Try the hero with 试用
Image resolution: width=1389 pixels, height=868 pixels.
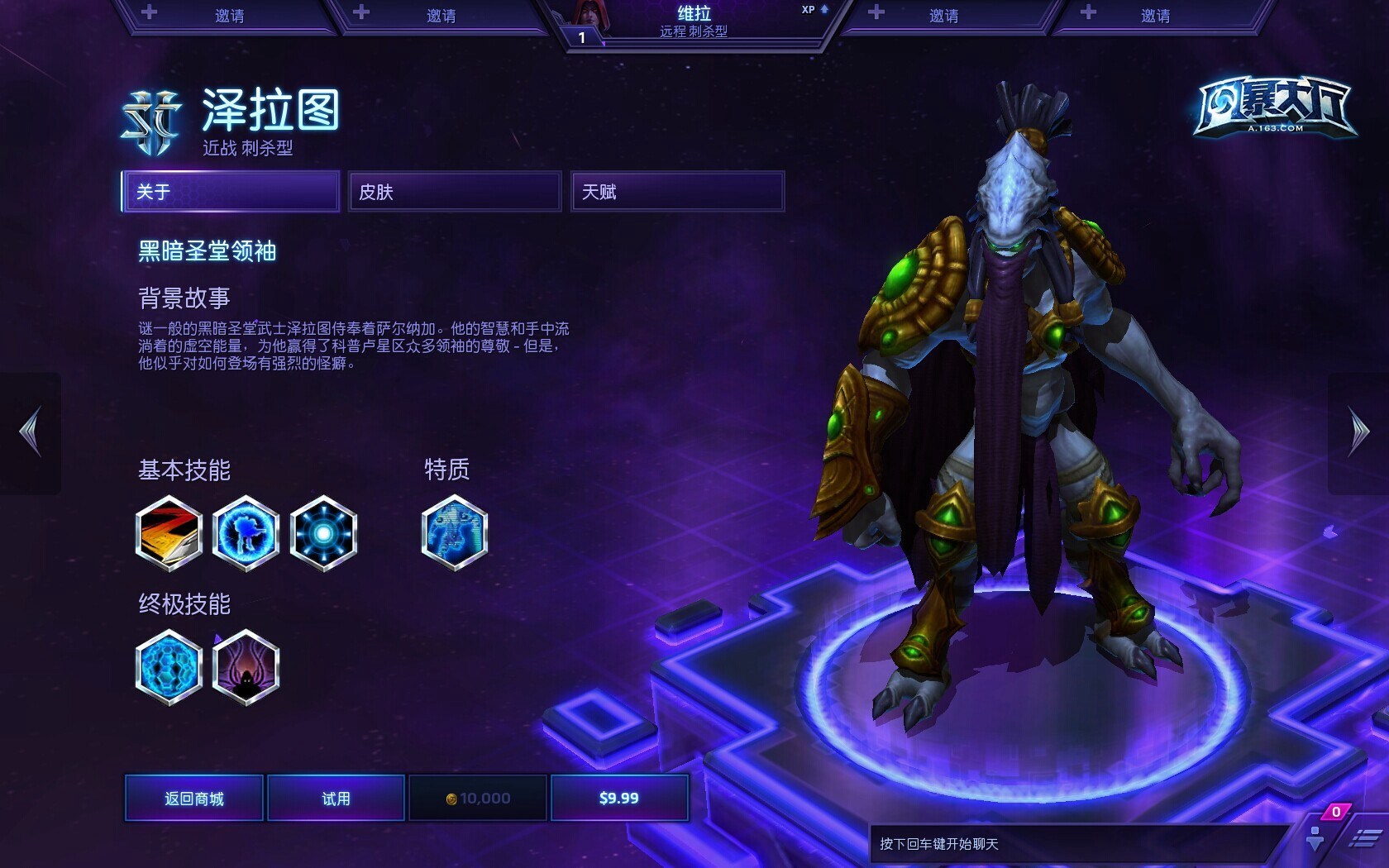pyautogui.click(x=336, y=798)
